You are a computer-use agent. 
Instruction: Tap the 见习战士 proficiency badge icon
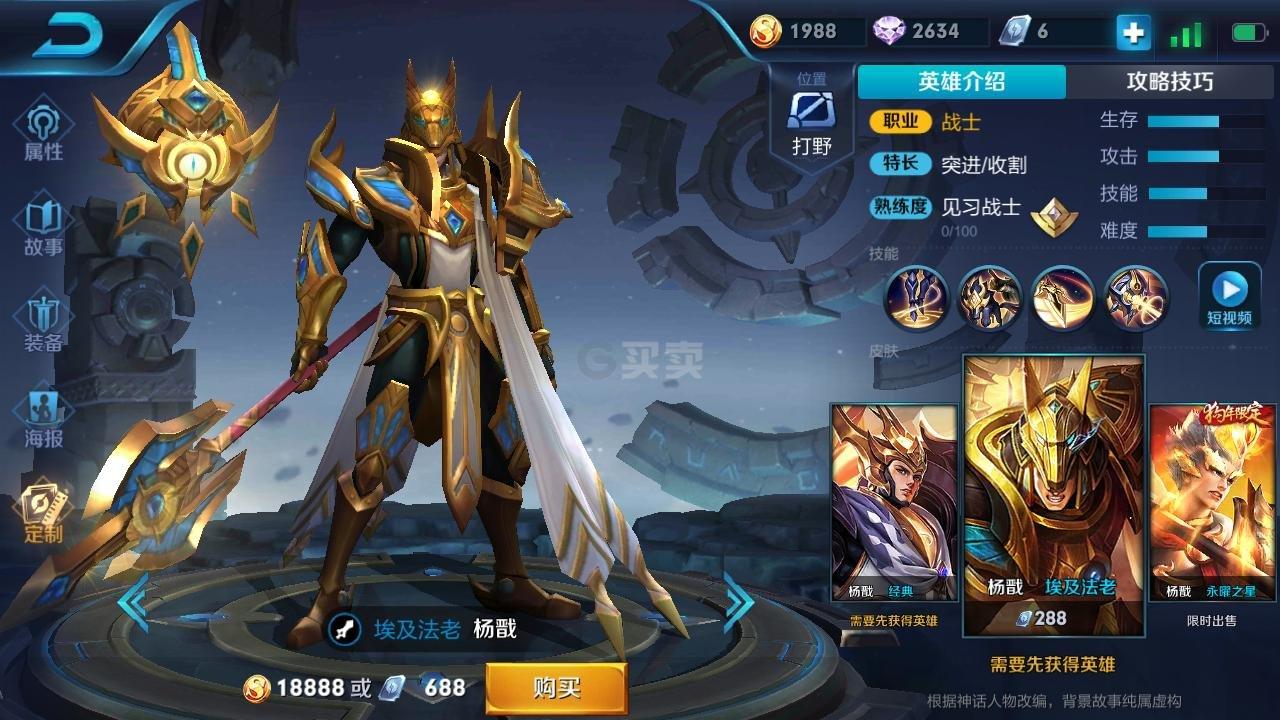click(1054, 215)
